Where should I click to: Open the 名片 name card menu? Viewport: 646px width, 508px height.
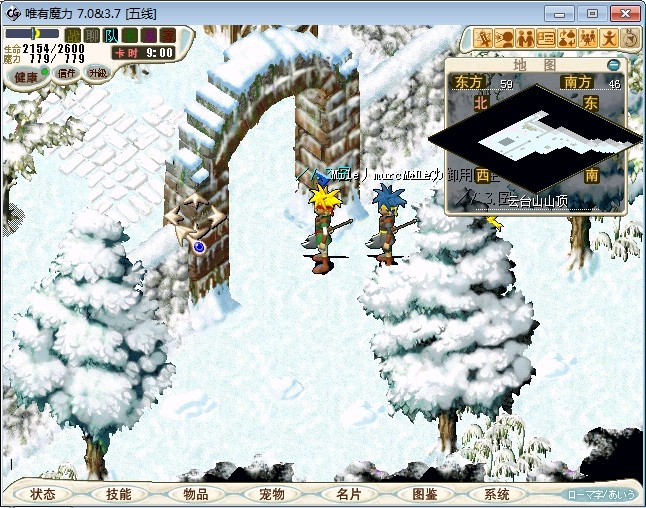[348, 494]
